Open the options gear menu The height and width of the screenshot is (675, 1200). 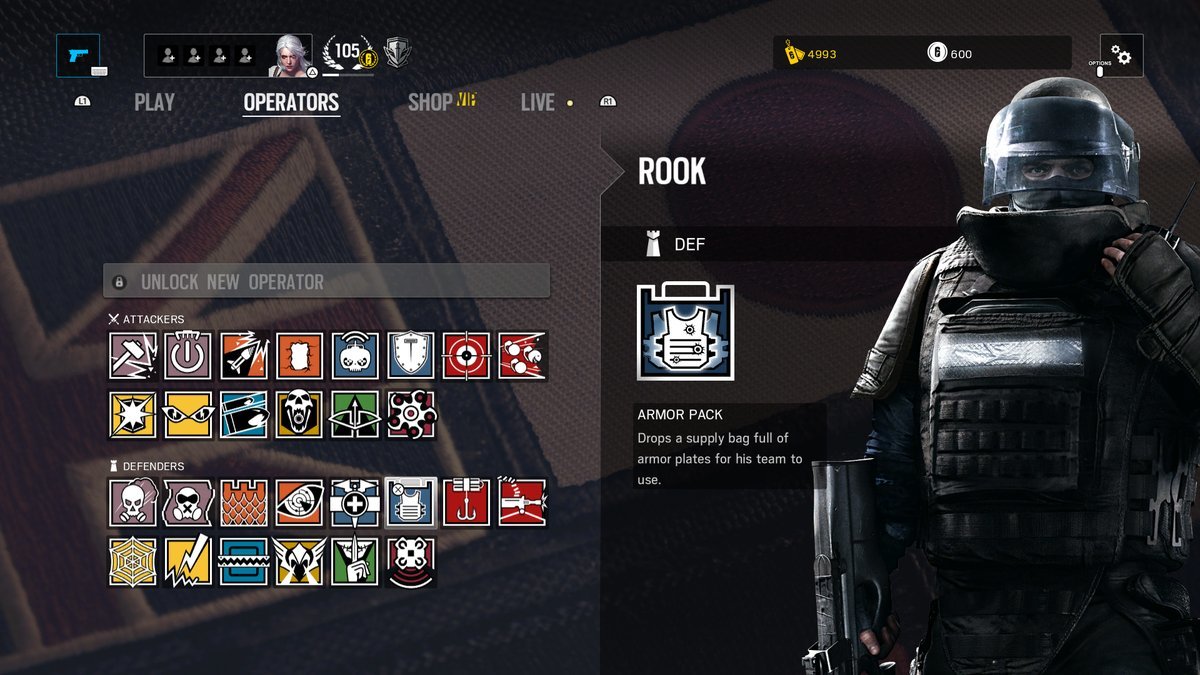pyautogui.click(x=1122, y=56)
